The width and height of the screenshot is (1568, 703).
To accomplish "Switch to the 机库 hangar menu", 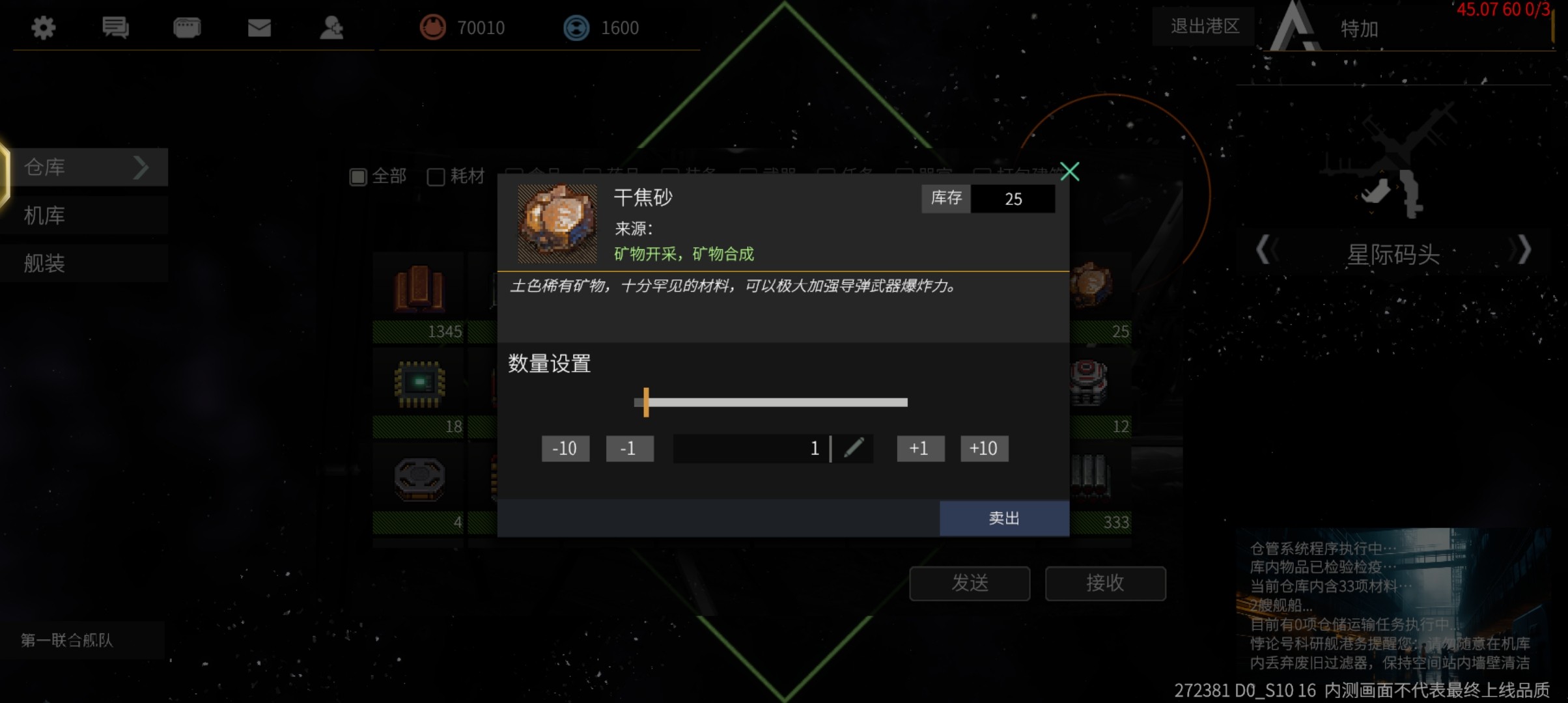I will (x=85, y=215).
